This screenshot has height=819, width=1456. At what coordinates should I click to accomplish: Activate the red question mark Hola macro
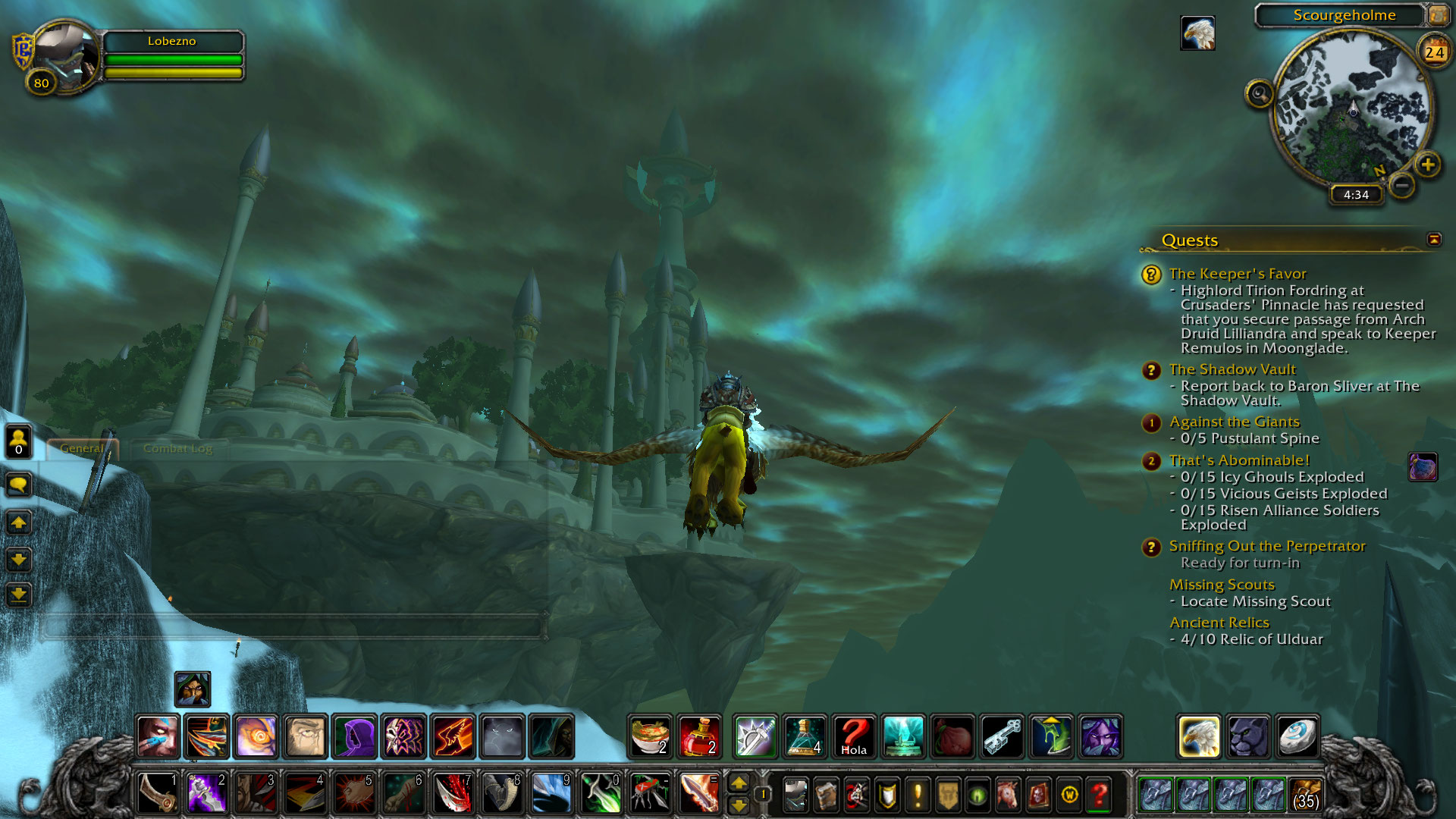coord(853,736)
